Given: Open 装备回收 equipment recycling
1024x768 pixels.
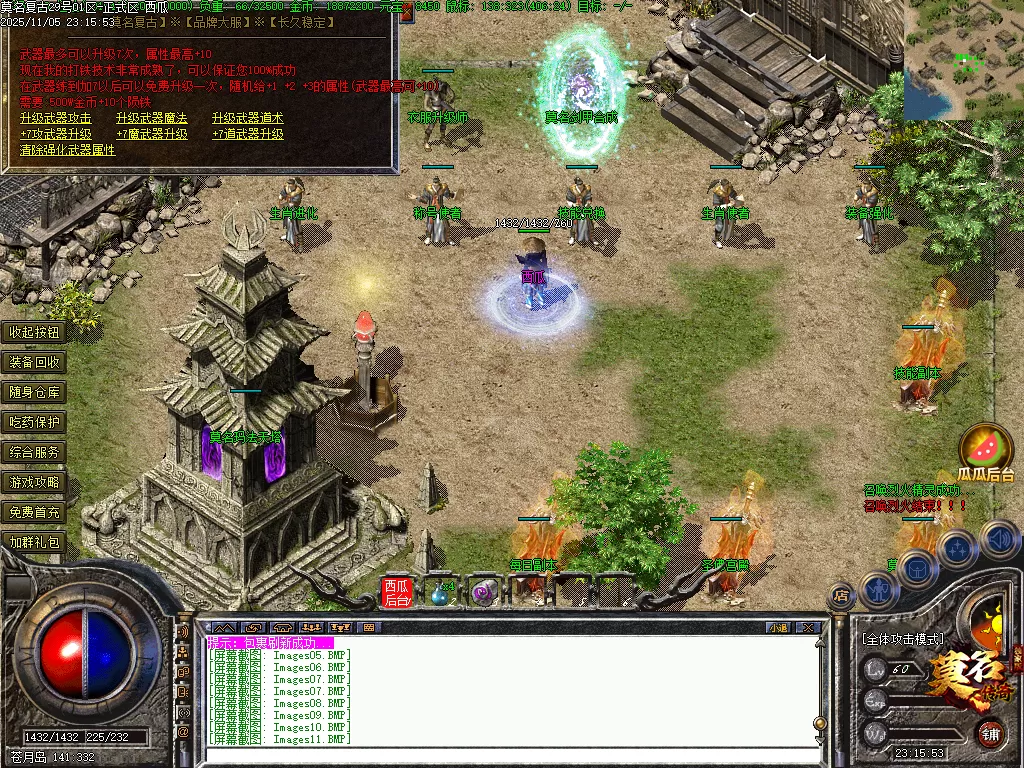Looking at the screenshot, I should (x=35, y=362).
